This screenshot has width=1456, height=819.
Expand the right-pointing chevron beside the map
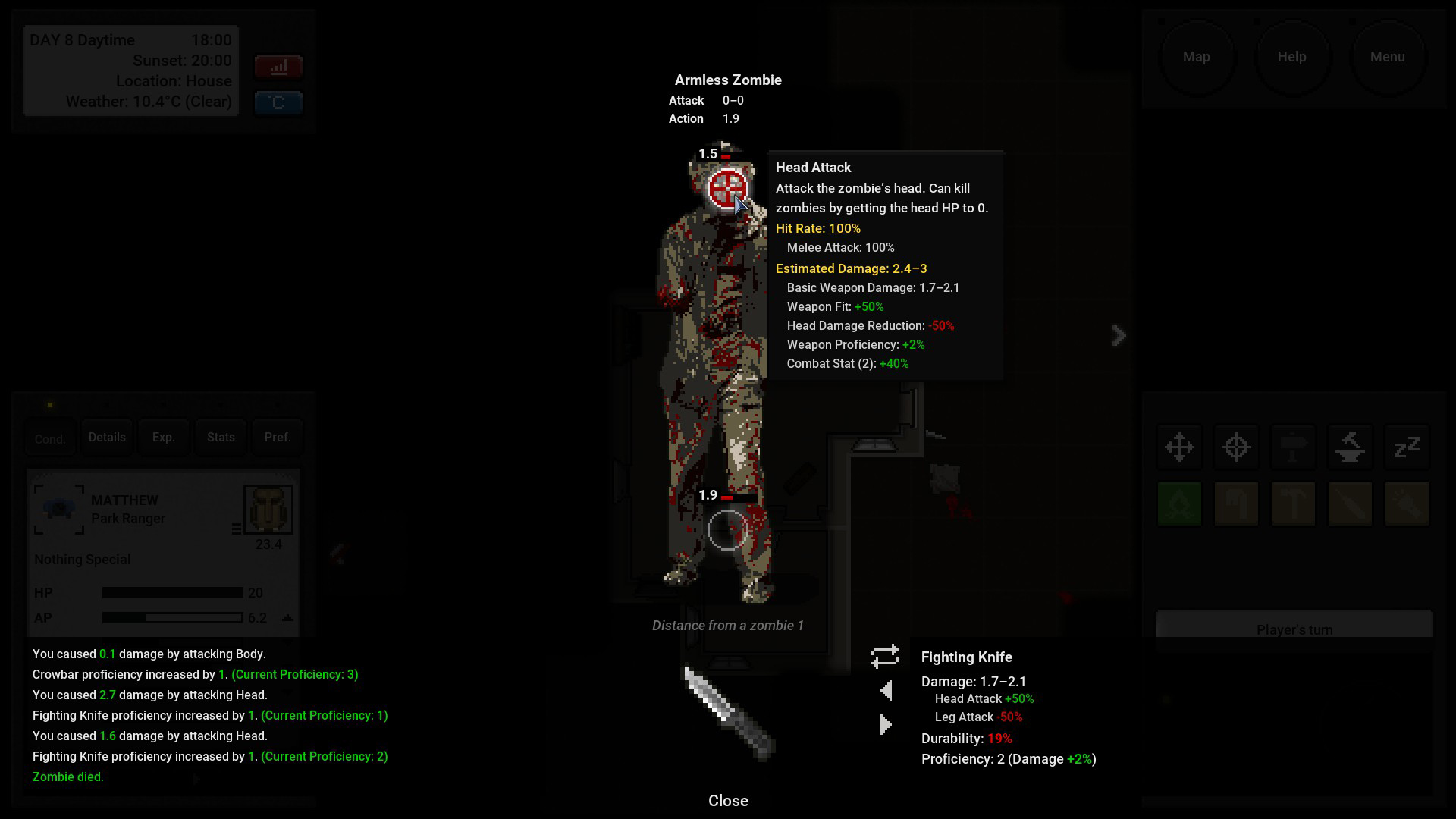(1119, 335)
